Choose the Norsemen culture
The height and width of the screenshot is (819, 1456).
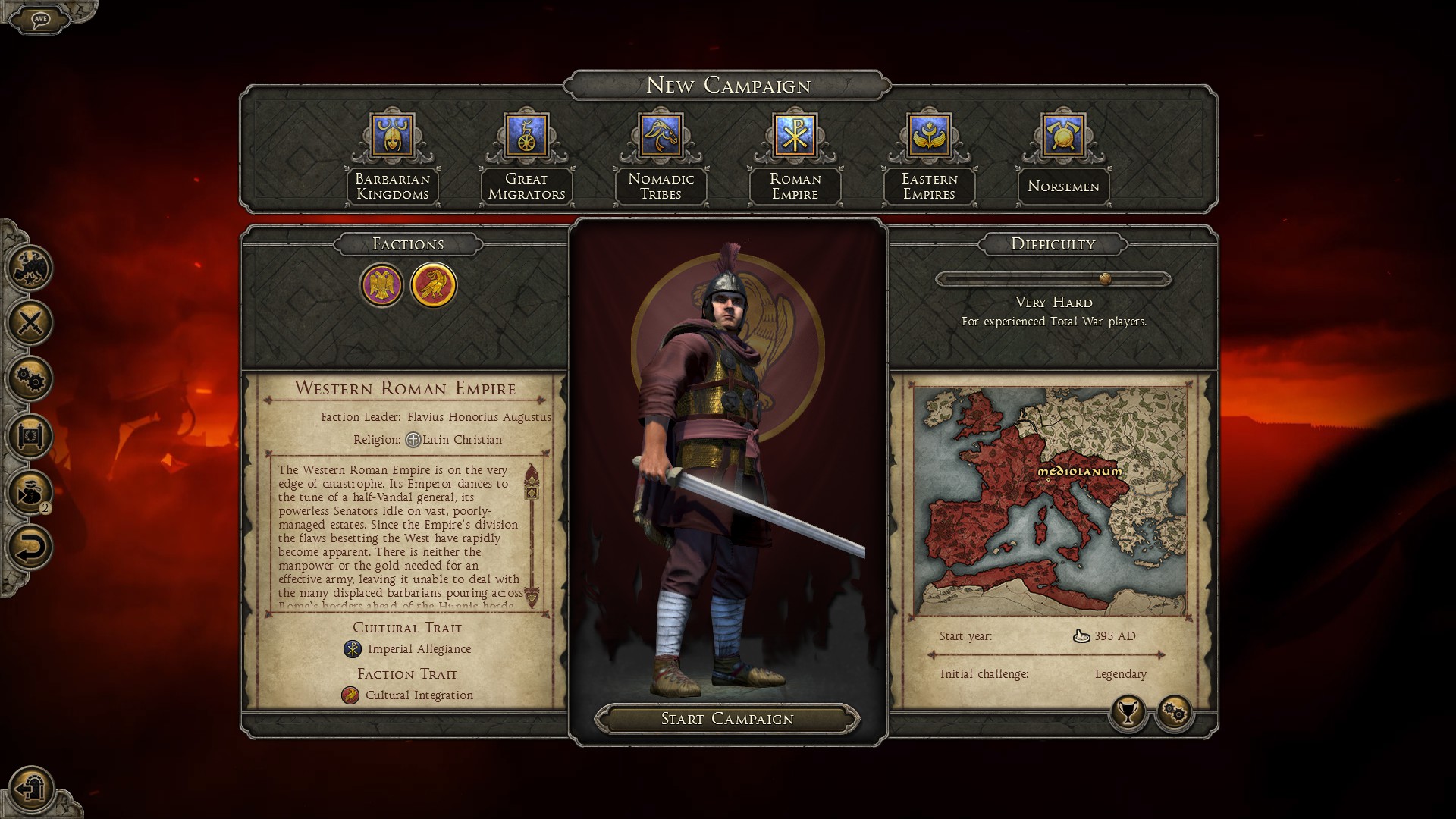(x=1063, y=136)
